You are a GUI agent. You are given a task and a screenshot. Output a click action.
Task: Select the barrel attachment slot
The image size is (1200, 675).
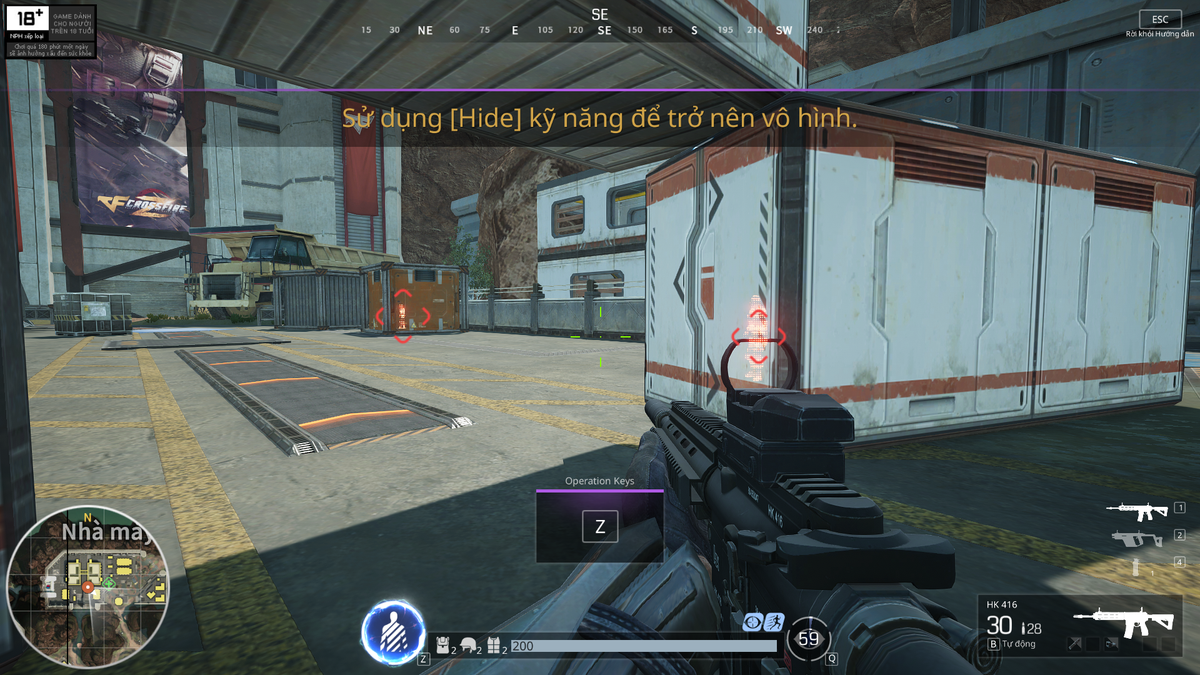(x=1074, y=644)
